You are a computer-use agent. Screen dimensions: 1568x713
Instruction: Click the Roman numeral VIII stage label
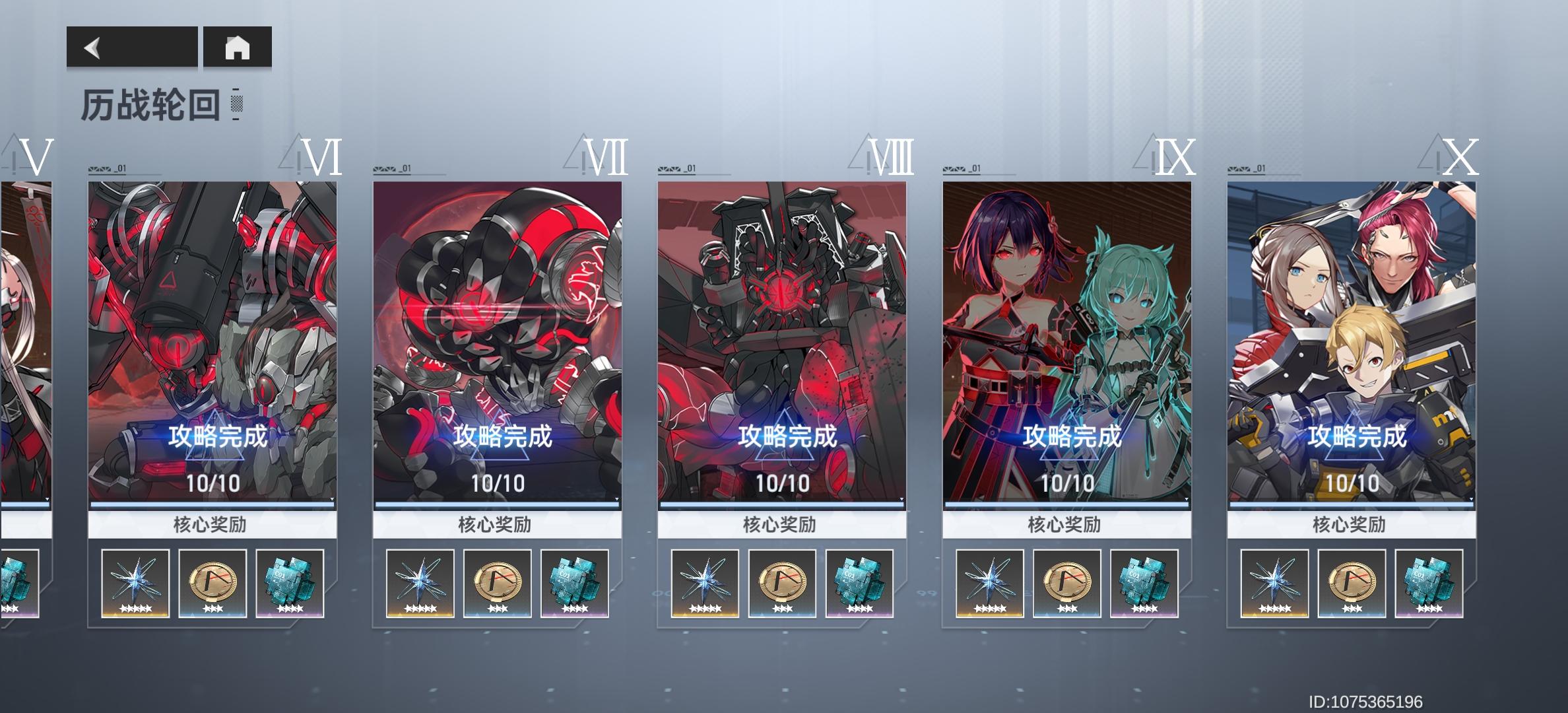[x=890, y=157]
